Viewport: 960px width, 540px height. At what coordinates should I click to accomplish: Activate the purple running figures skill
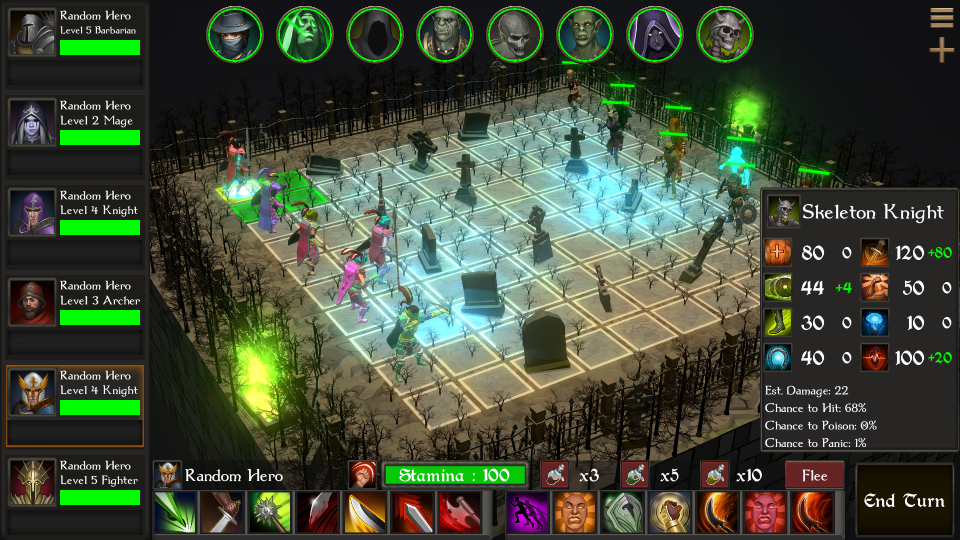pos(527,513)
